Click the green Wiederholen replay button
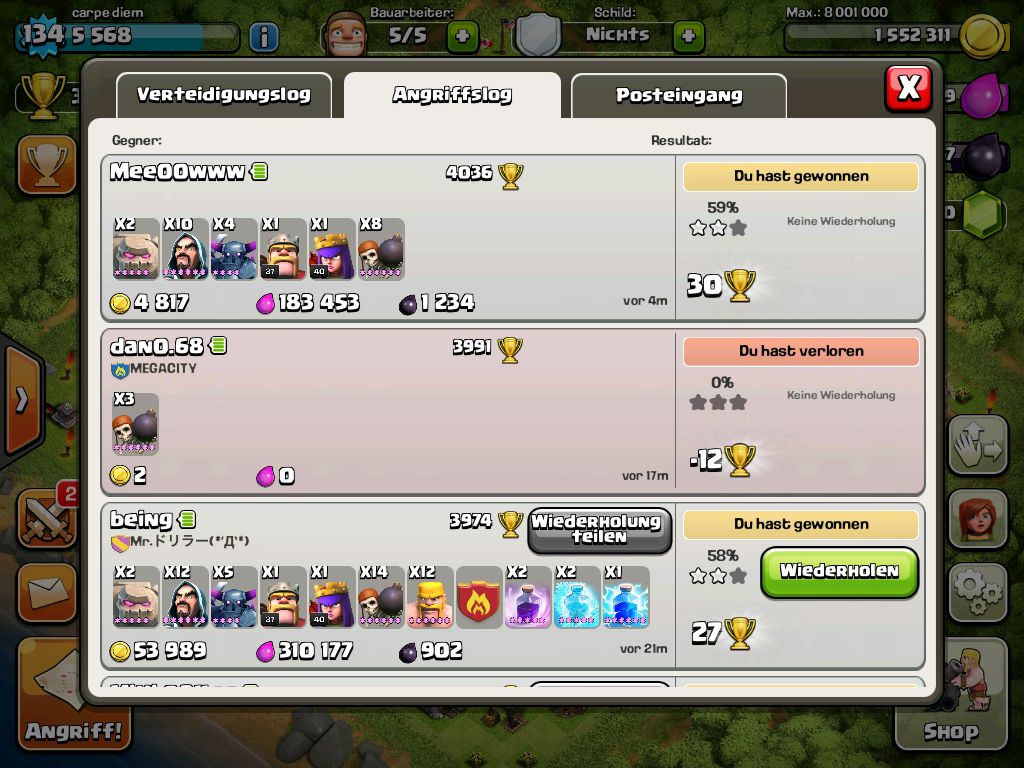 click(x=839, y=572)
